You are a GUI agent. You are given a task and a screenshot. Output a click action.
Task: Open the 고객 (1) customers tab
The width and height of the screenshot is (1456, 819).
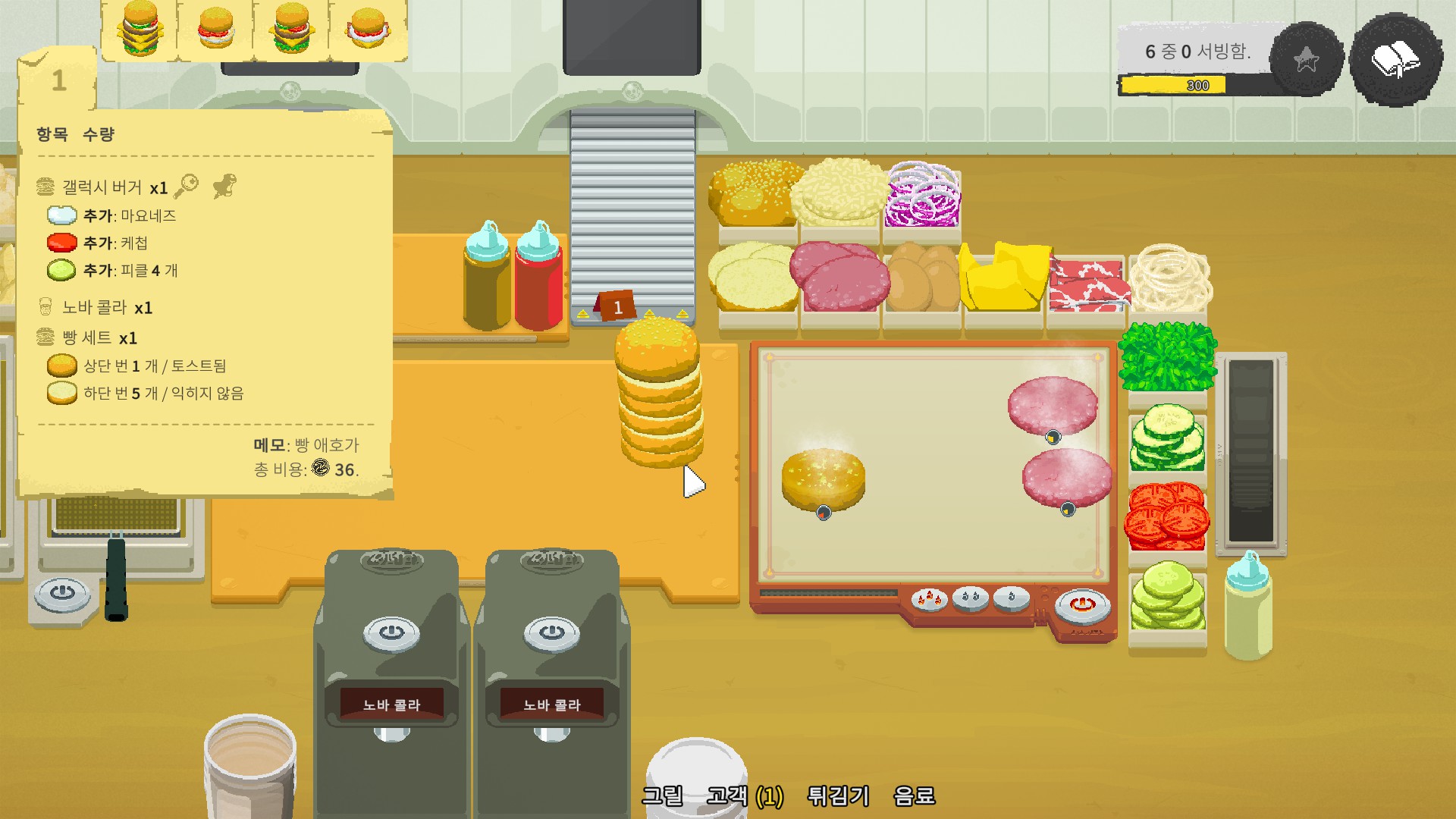745,795
